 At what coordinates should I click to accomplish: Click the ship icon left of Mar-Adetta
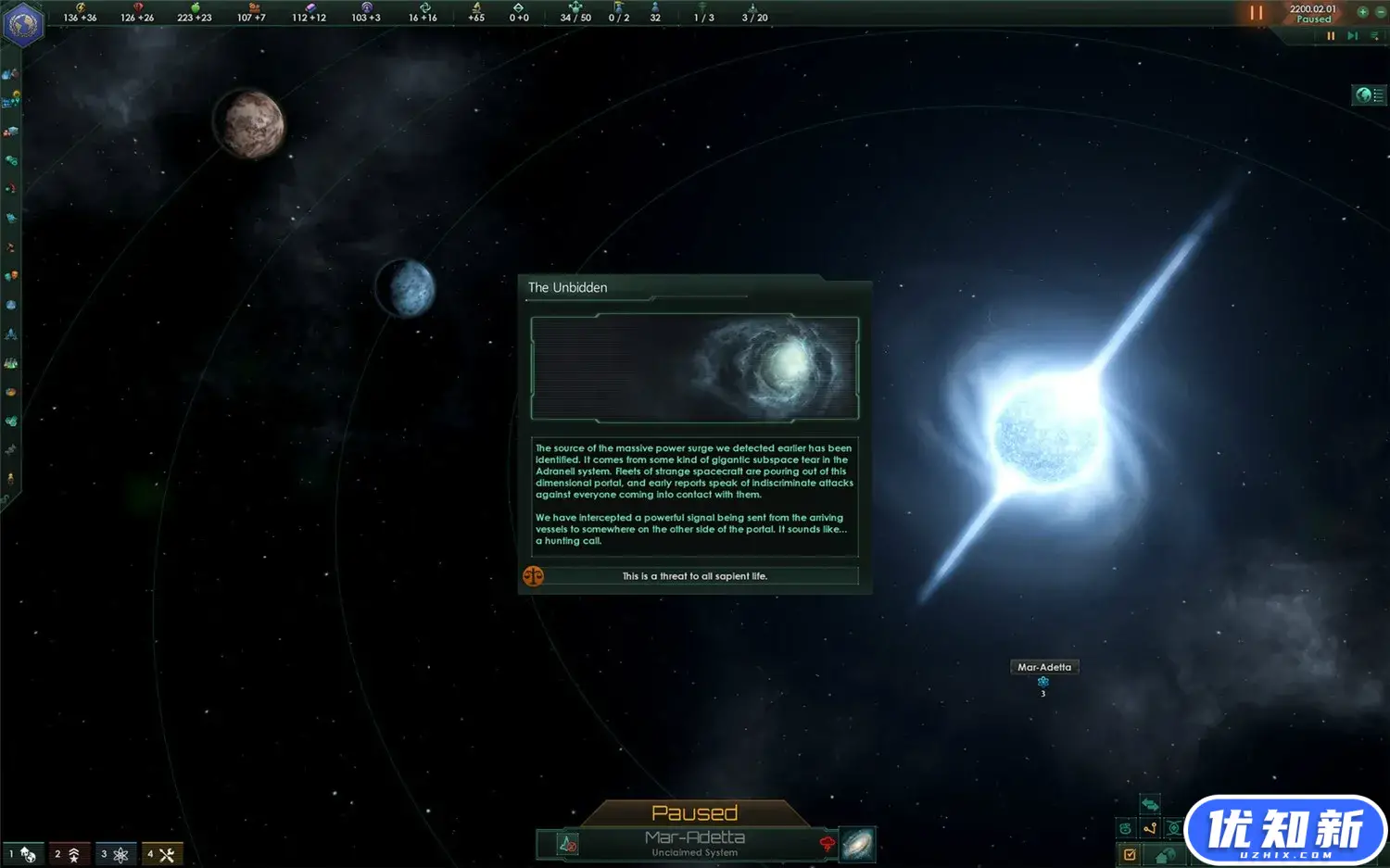567,844
